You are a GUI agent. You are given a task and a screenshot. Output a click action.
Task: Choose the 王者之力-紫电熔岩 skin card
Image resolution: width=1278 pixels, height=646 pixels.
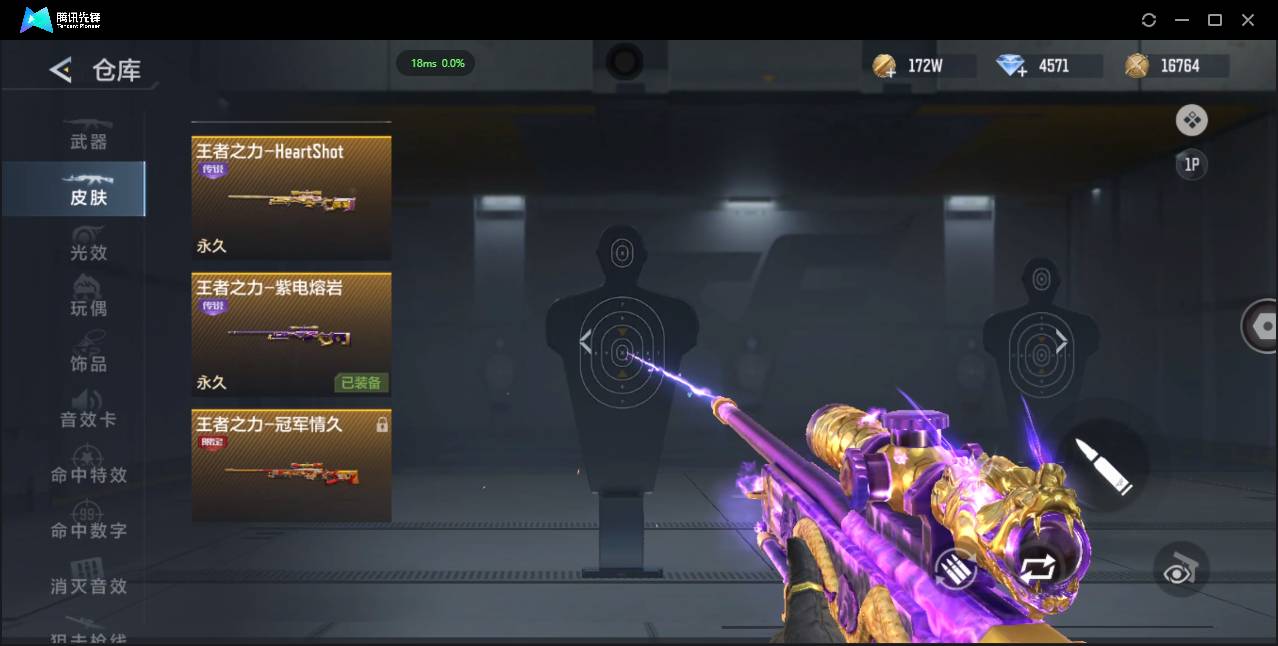(291, 334)
